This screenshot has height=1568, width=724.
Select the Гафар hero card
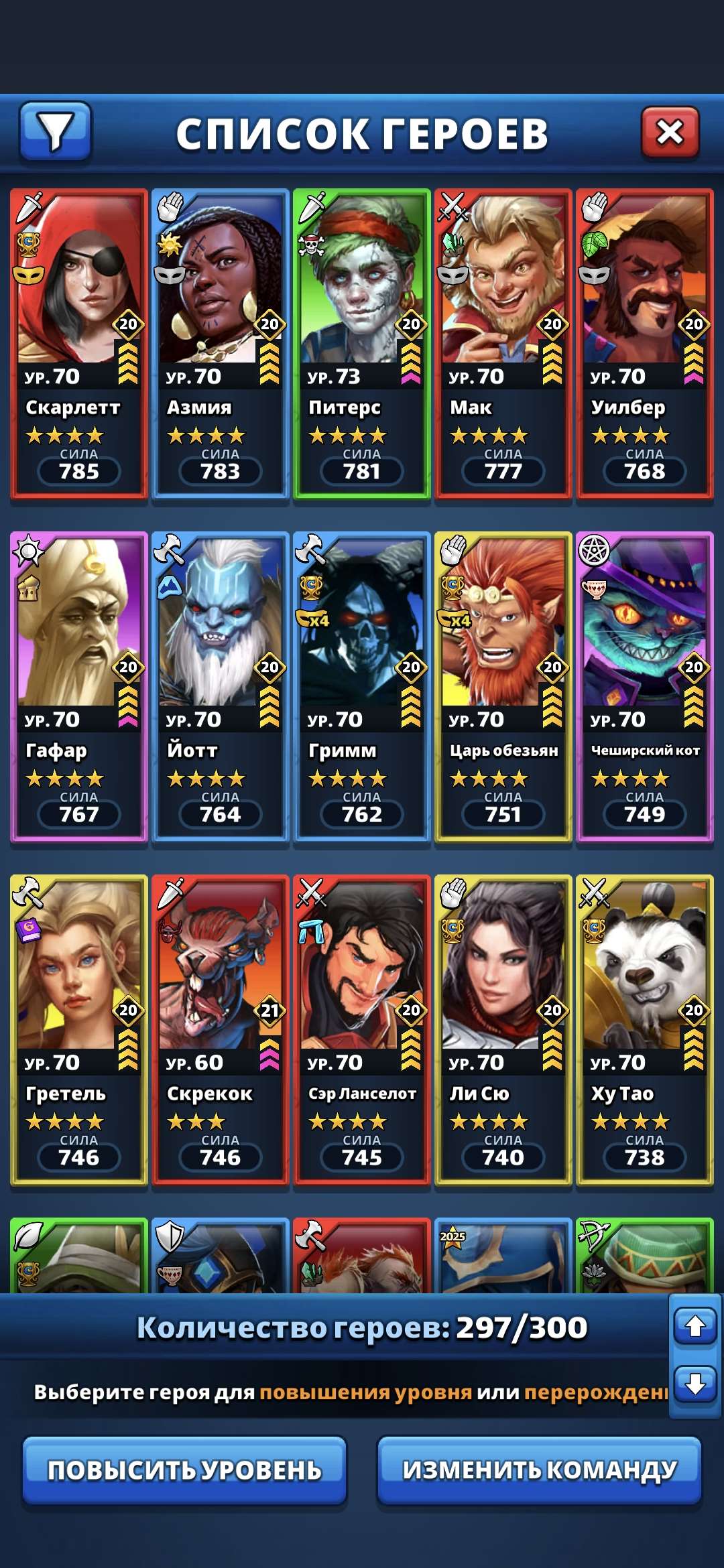(79, 688)
